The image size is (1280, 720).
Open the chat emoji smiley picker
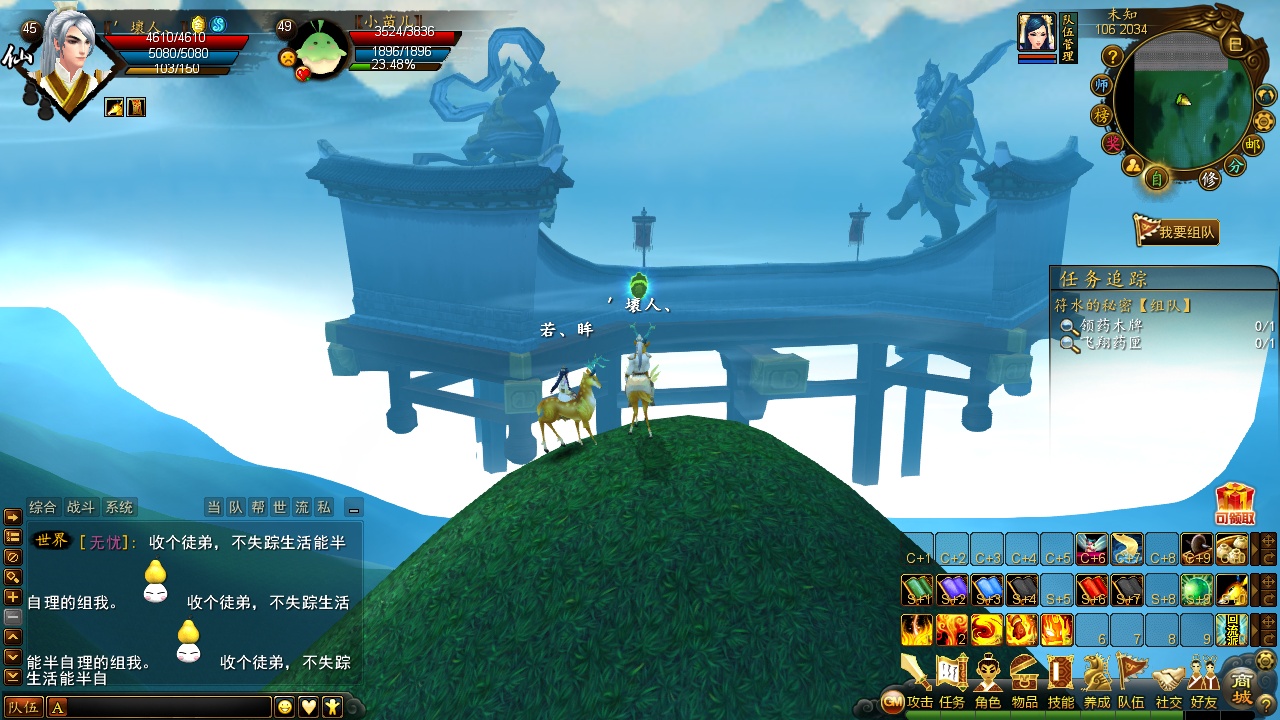(x=285, y=707)
